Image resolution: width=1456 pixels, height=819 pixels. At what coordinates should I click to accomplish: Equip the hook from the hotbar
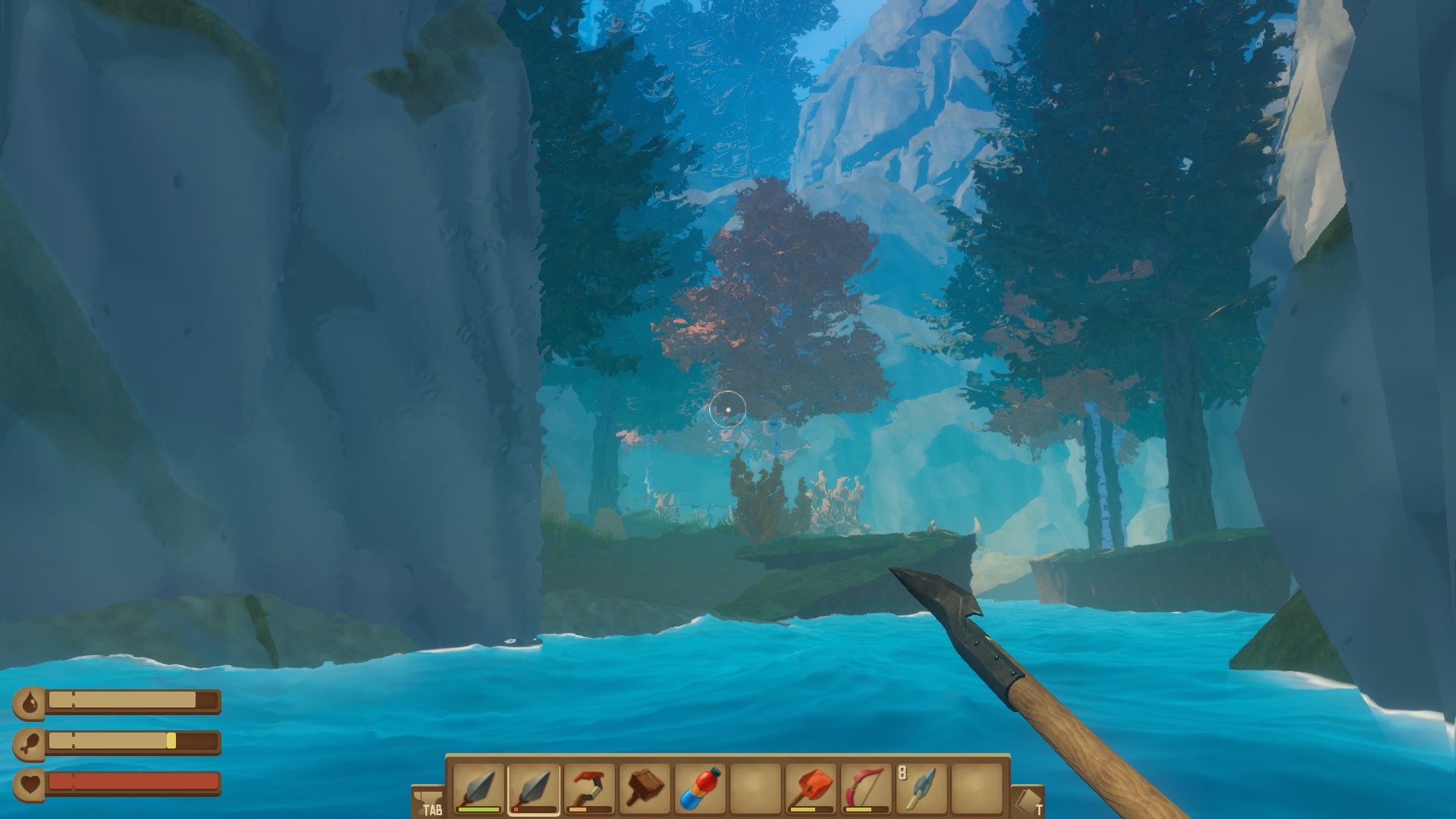(590, 786)
